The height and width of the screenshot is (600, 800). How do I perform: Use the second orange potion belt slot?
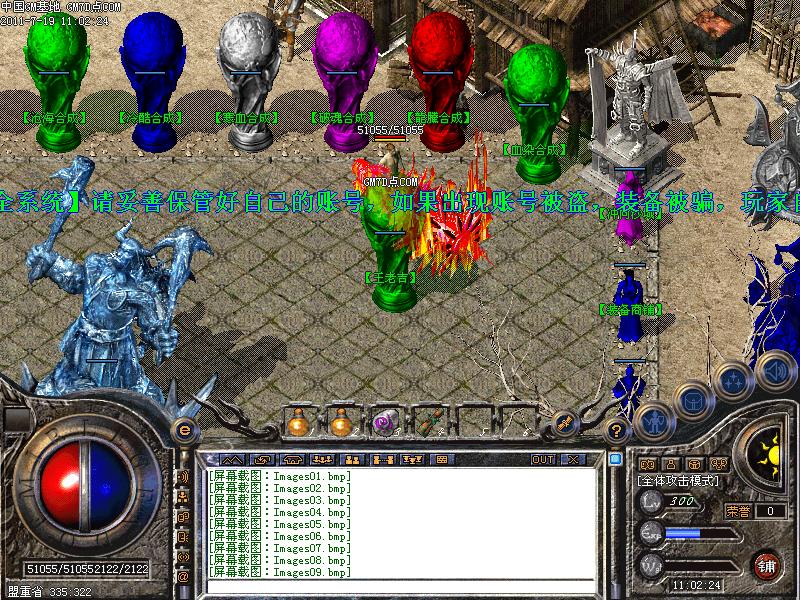tap(341, 423)
